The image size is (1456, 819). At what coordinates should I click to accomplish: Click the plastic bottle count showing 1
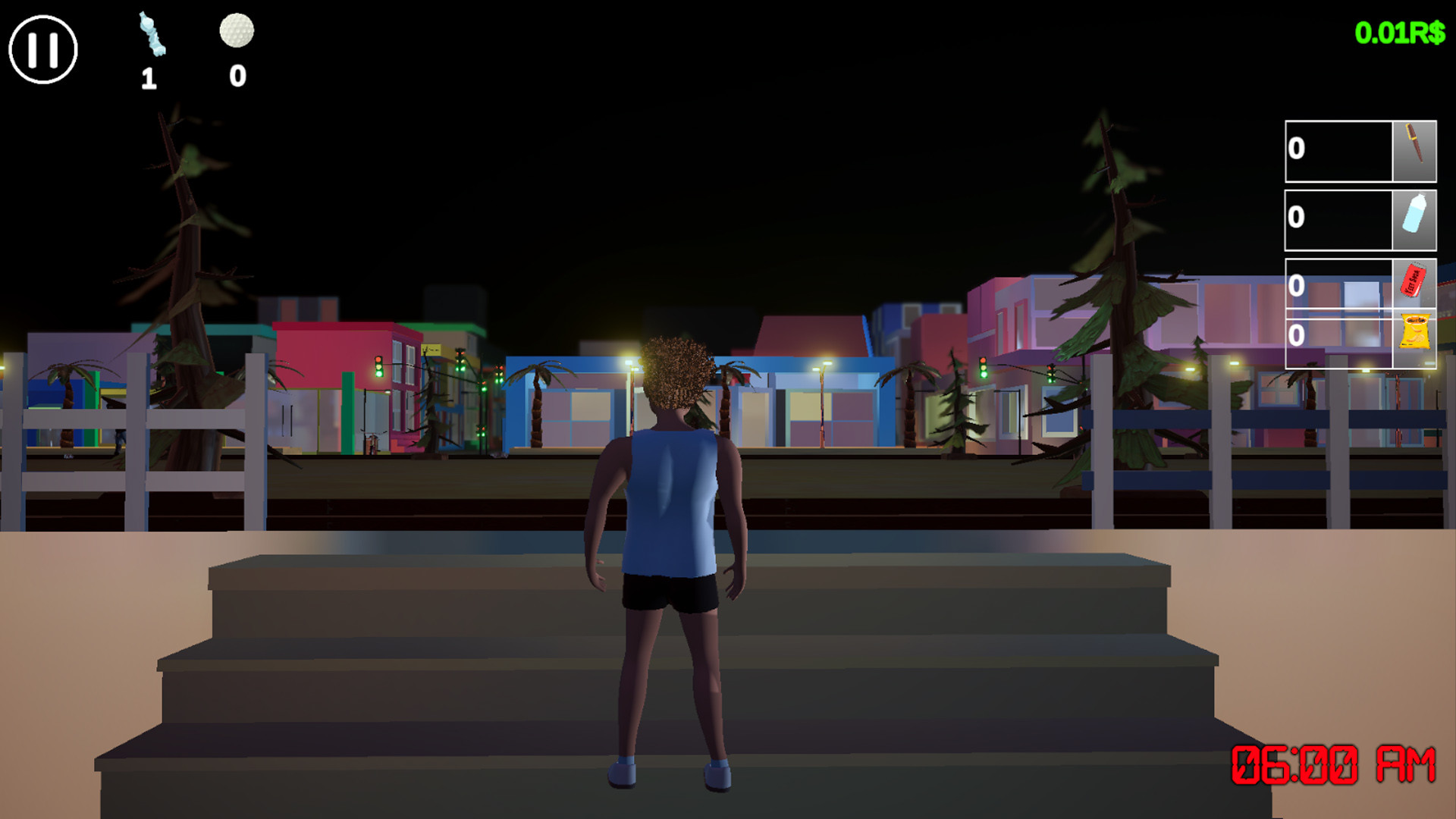click(149, 77)
